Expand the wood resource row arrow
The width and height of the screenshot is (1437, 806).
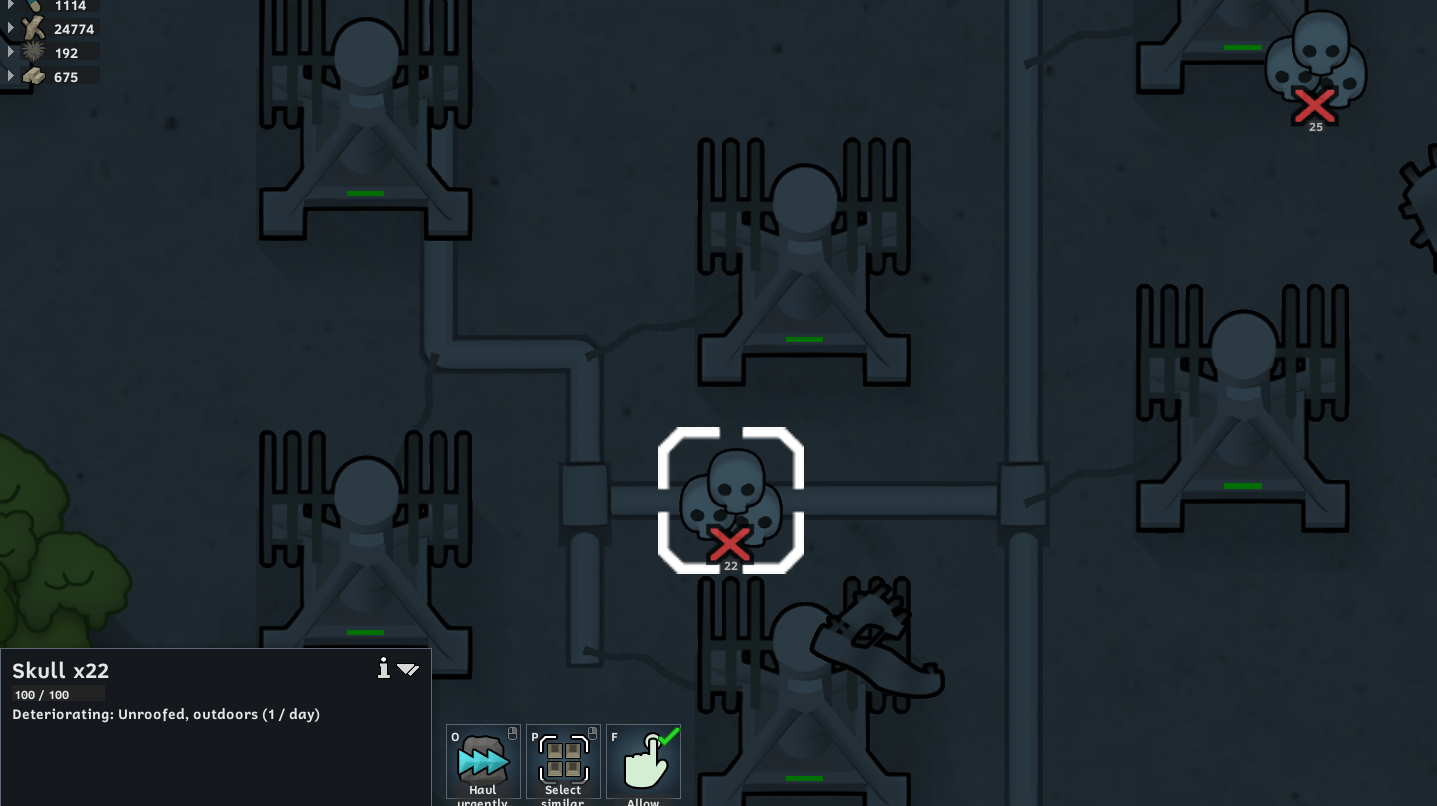pos(8,29)
